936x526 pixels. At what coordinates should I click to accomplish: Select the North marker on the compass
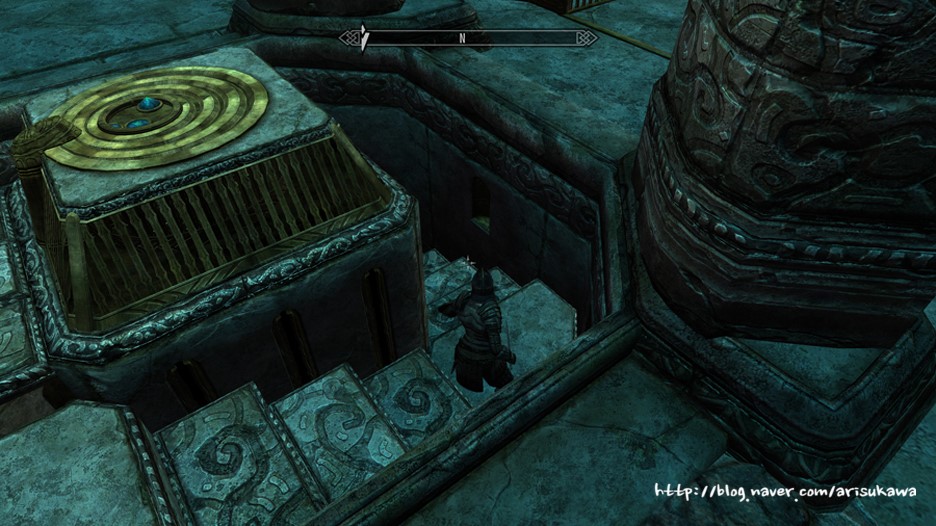tap(463, 39)
